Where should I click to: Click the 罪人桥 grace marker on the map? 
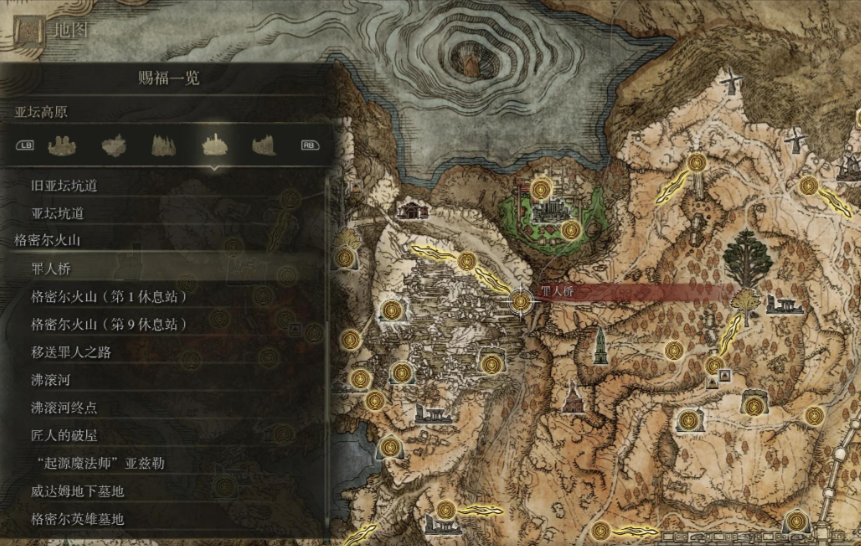click(x=521, y=300)
